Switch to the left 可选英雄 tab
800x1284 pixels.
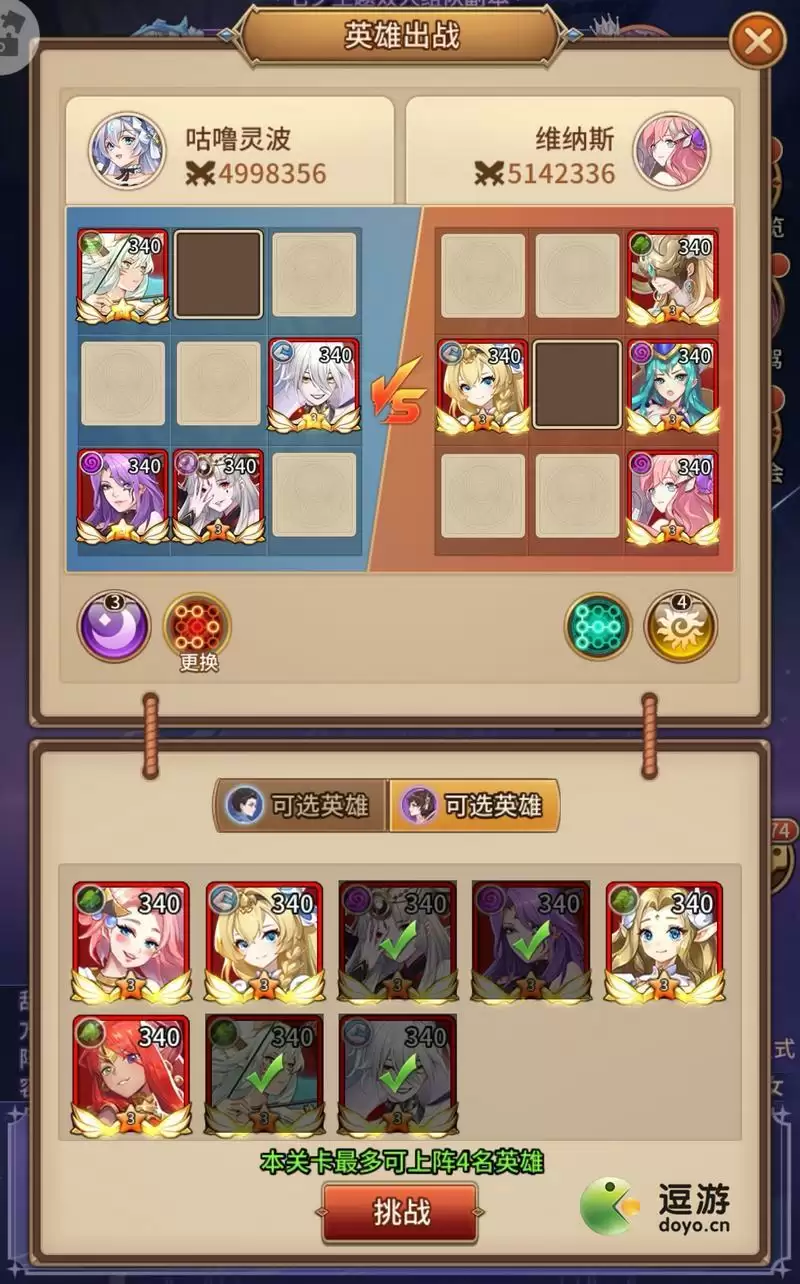pyautogui.click(x=300, y=805)
